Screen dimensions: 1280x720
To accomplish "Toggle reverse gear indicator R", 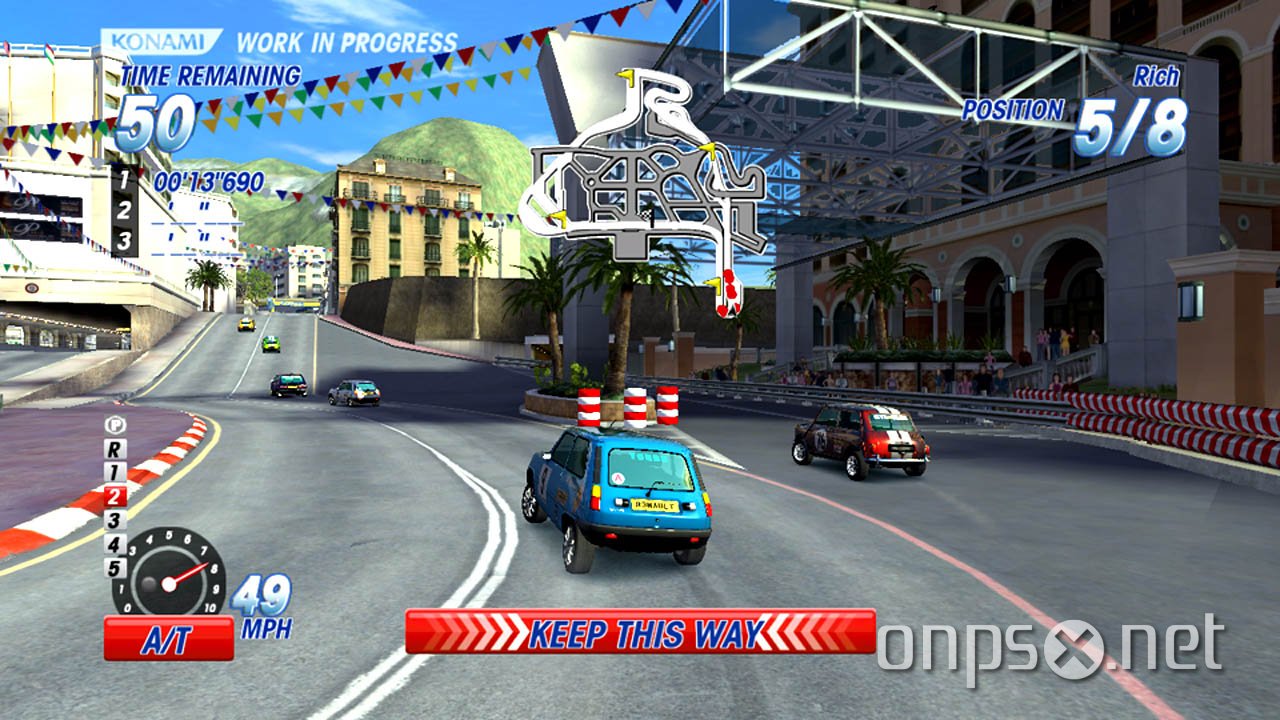I will [113, 449].
